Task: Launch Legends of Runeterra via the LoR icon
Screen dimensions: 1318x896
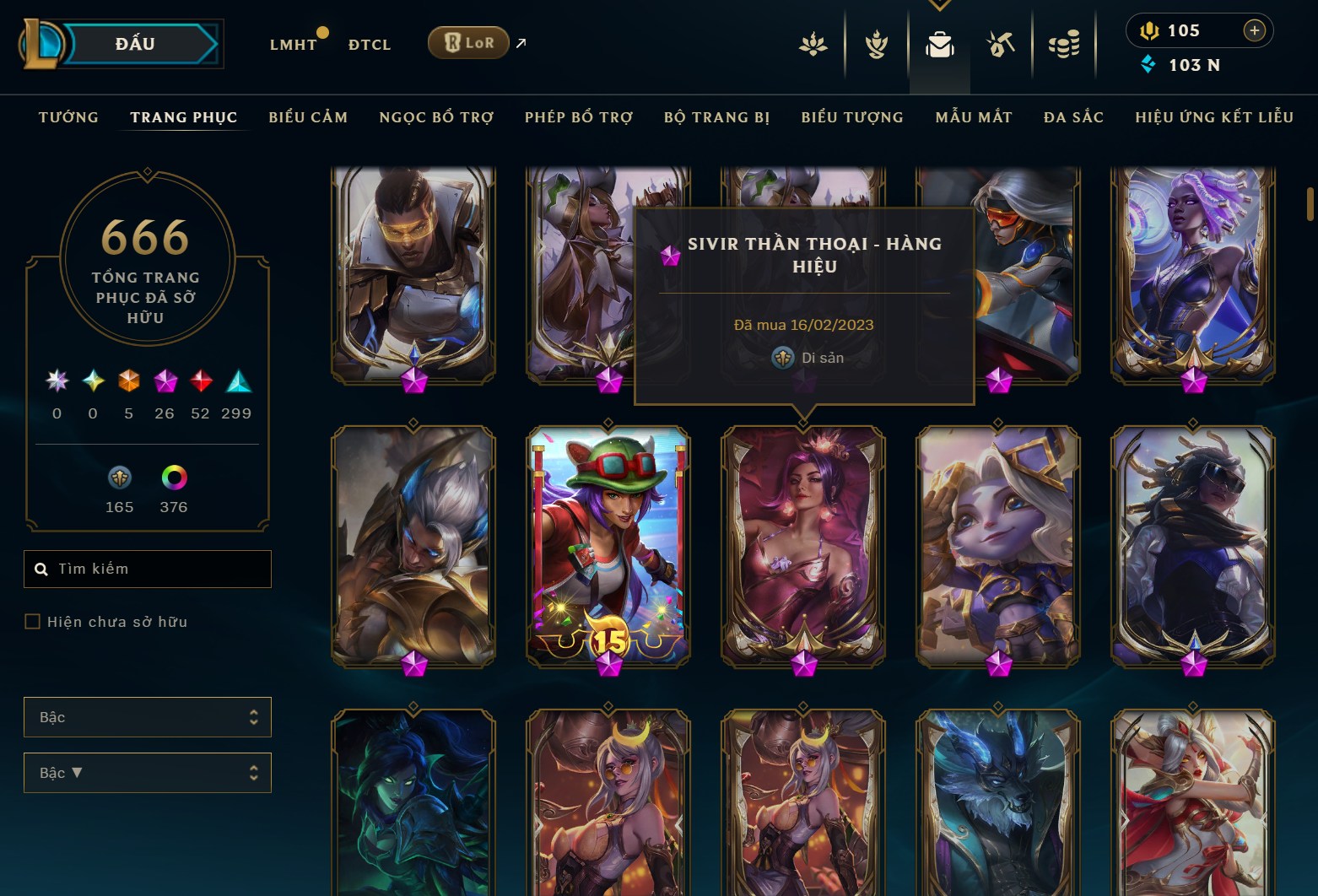Action: 467,41
